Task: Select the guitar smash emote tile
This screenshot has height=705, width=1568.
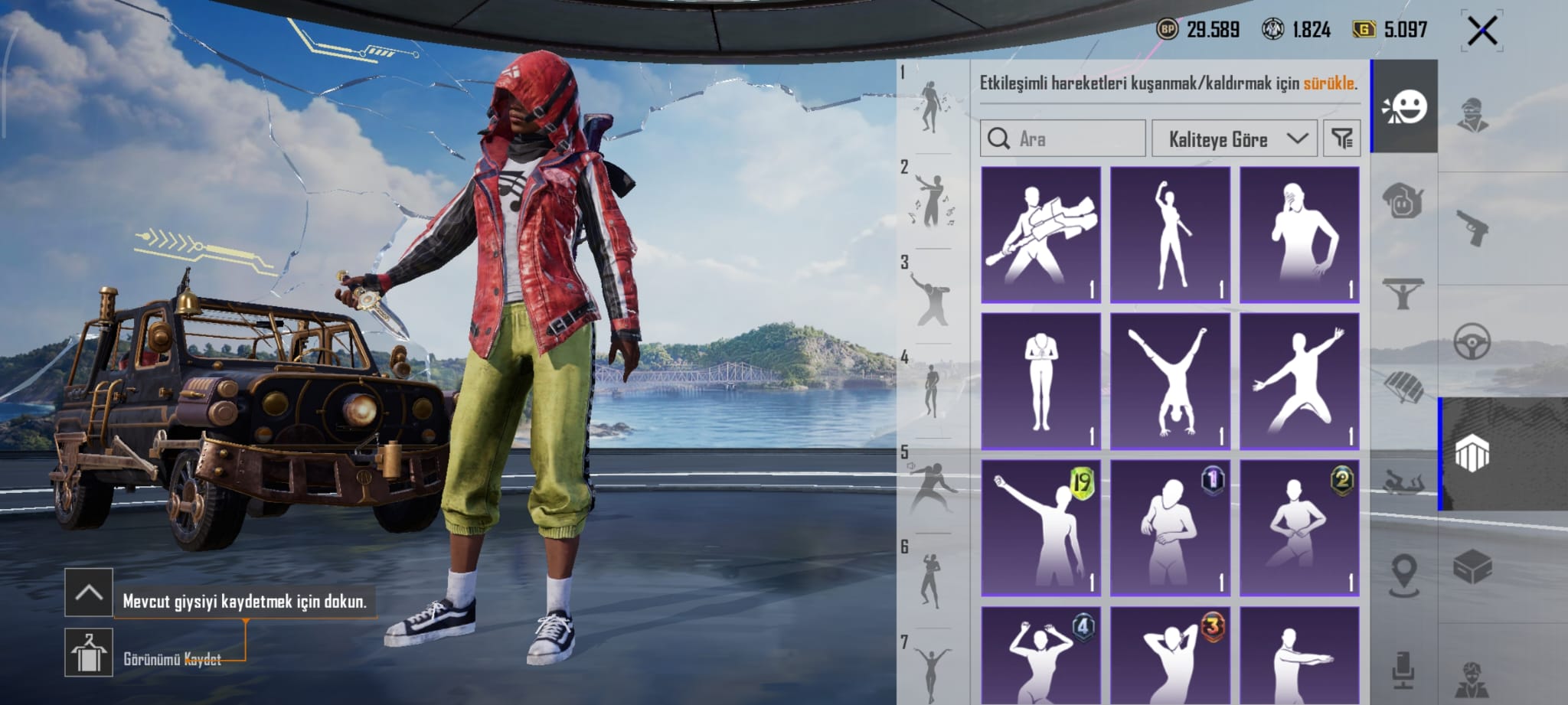Action: 1040,234
